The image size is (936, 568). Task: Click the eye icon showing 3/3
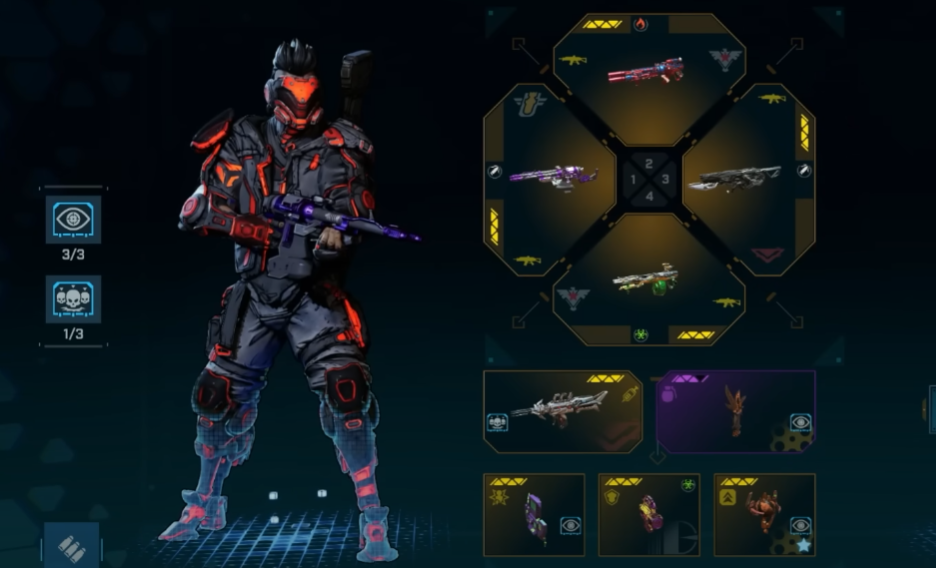[x=73, y=220]
